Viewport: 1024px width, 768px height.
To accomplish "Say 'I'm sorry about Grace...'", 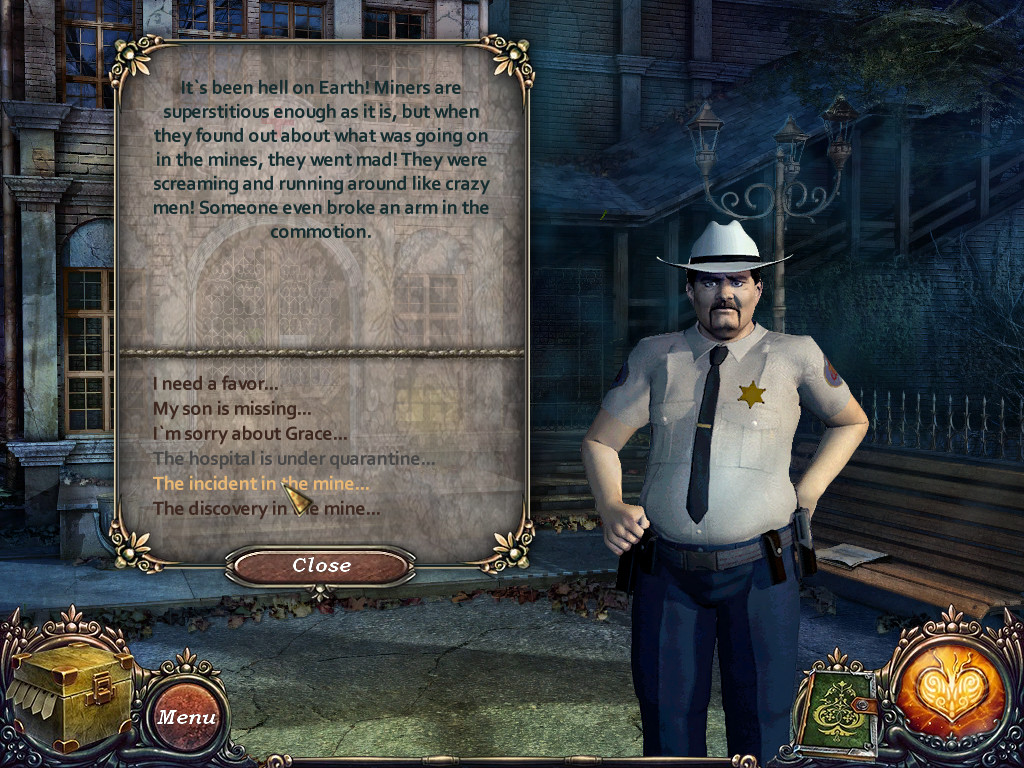I will pyautogui.click(x=250, y=433).
